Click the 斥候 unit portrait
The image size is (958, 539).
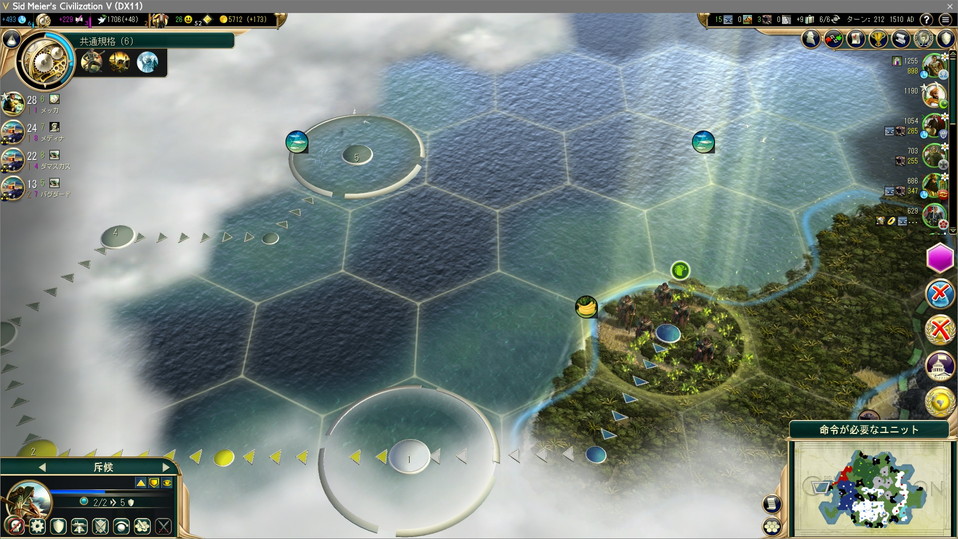click(30, 498)
